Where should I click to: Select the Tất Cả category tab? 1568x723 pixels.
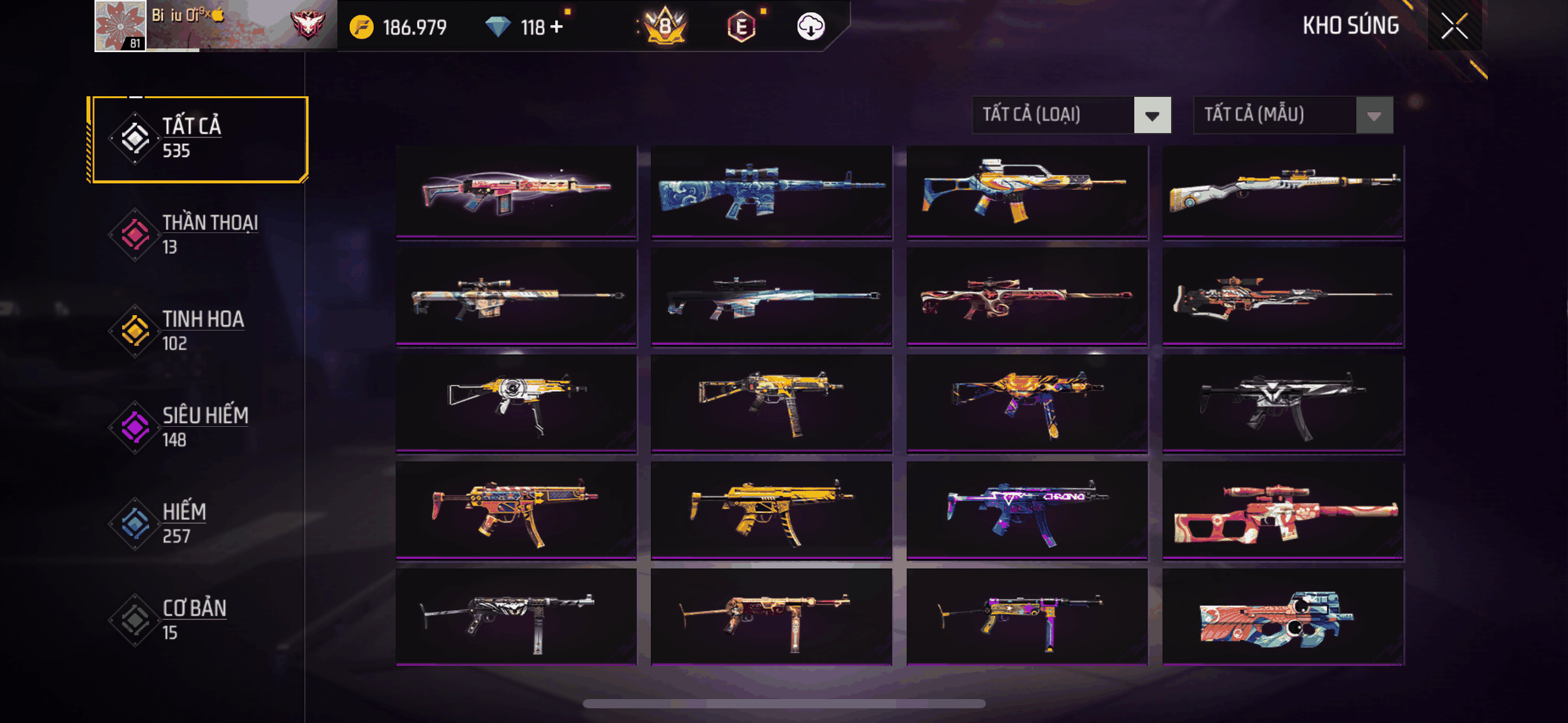click(x=199, y=139)
